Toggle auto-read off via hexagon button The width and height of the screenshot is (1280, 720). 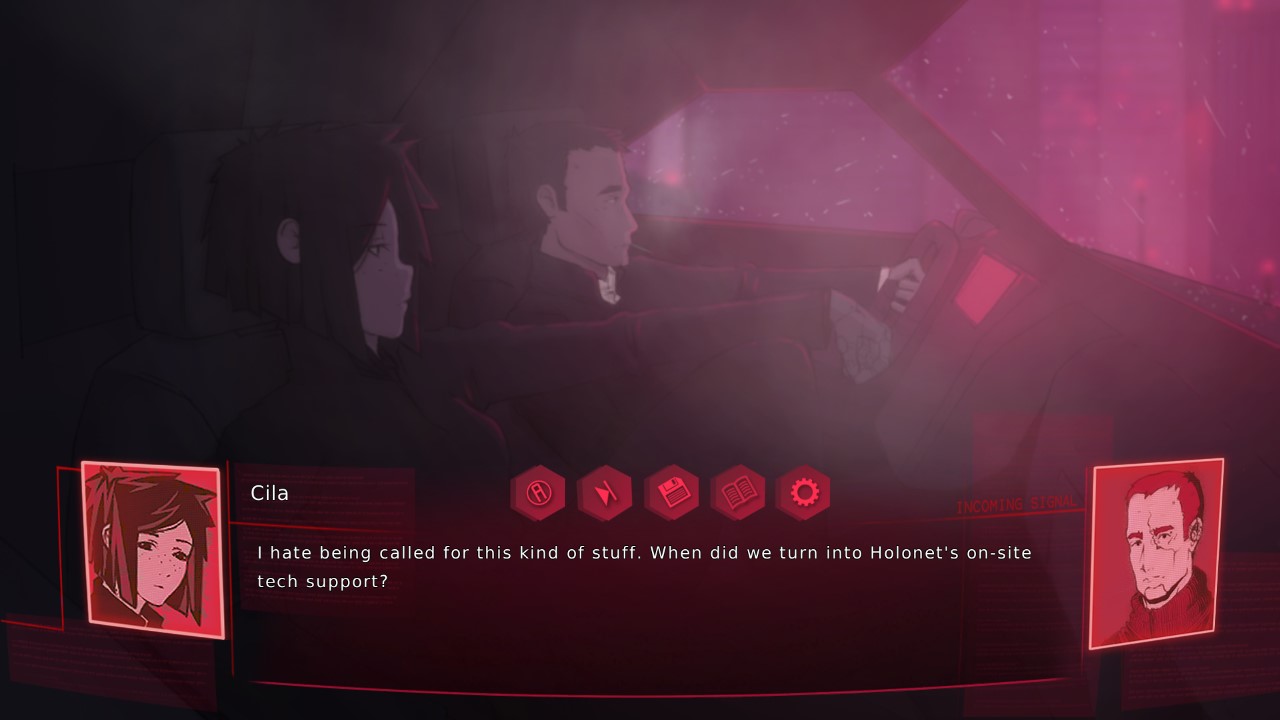pos(538,493)
